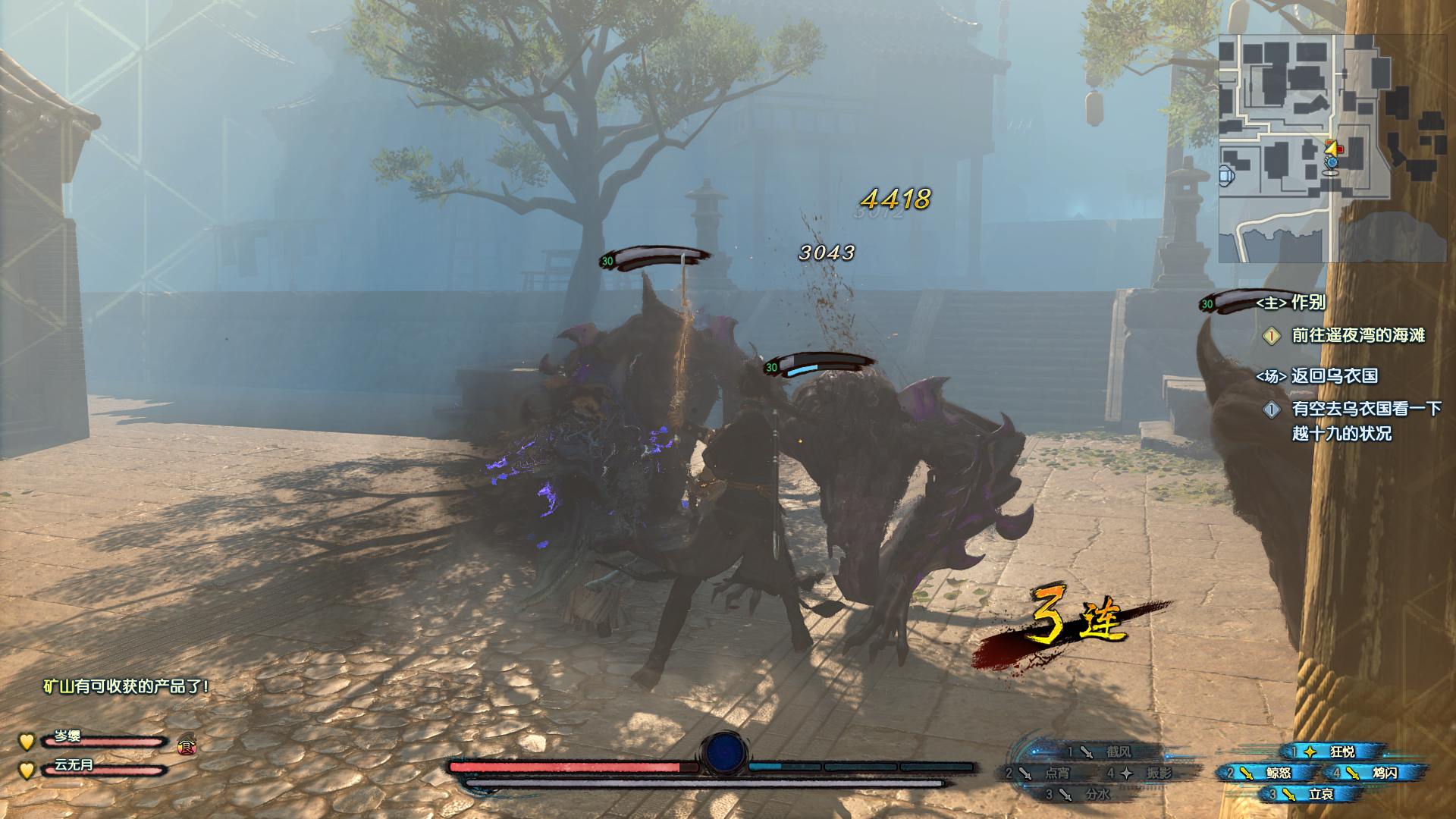The height and width of the screenshot is (819, 1456).
Task: Choose the 振影 skill
Action: [1149, 773]
